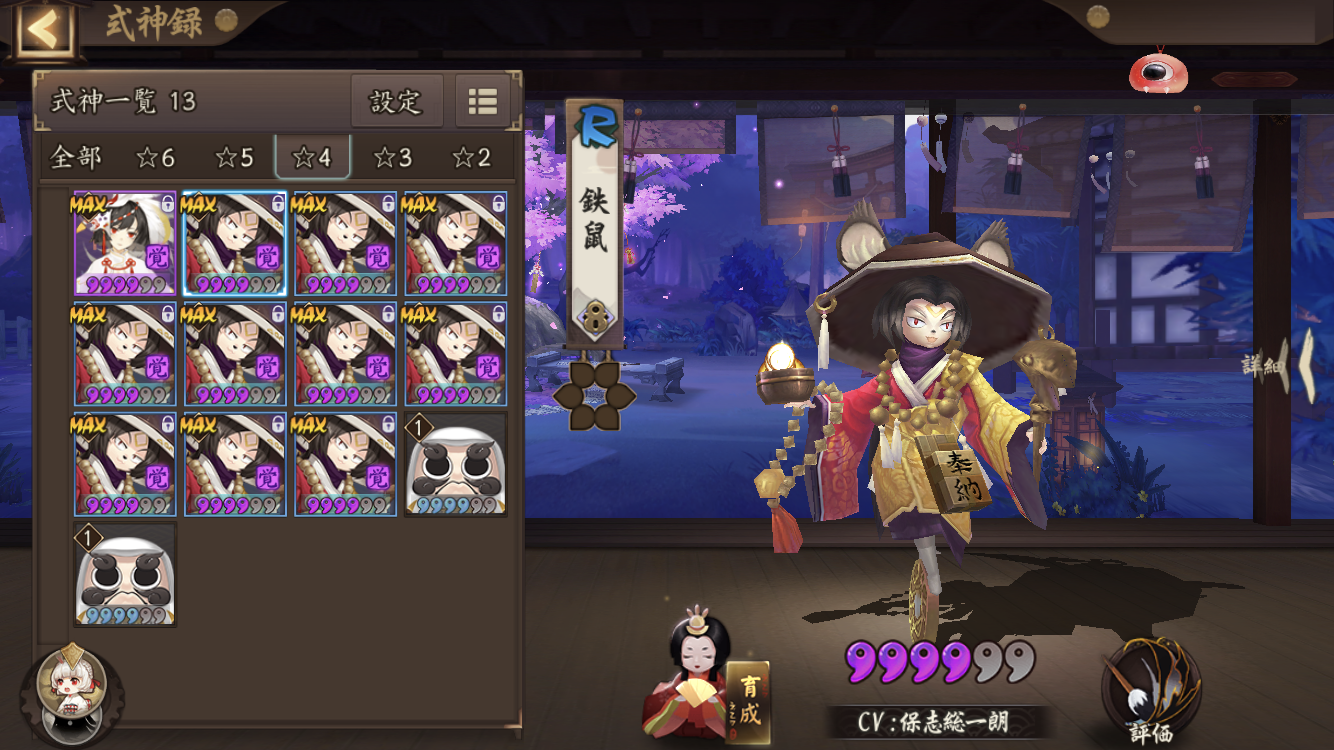1334x750 pixels.
Task: Open the chibi character avatar icon
Action: pos(72,690)
